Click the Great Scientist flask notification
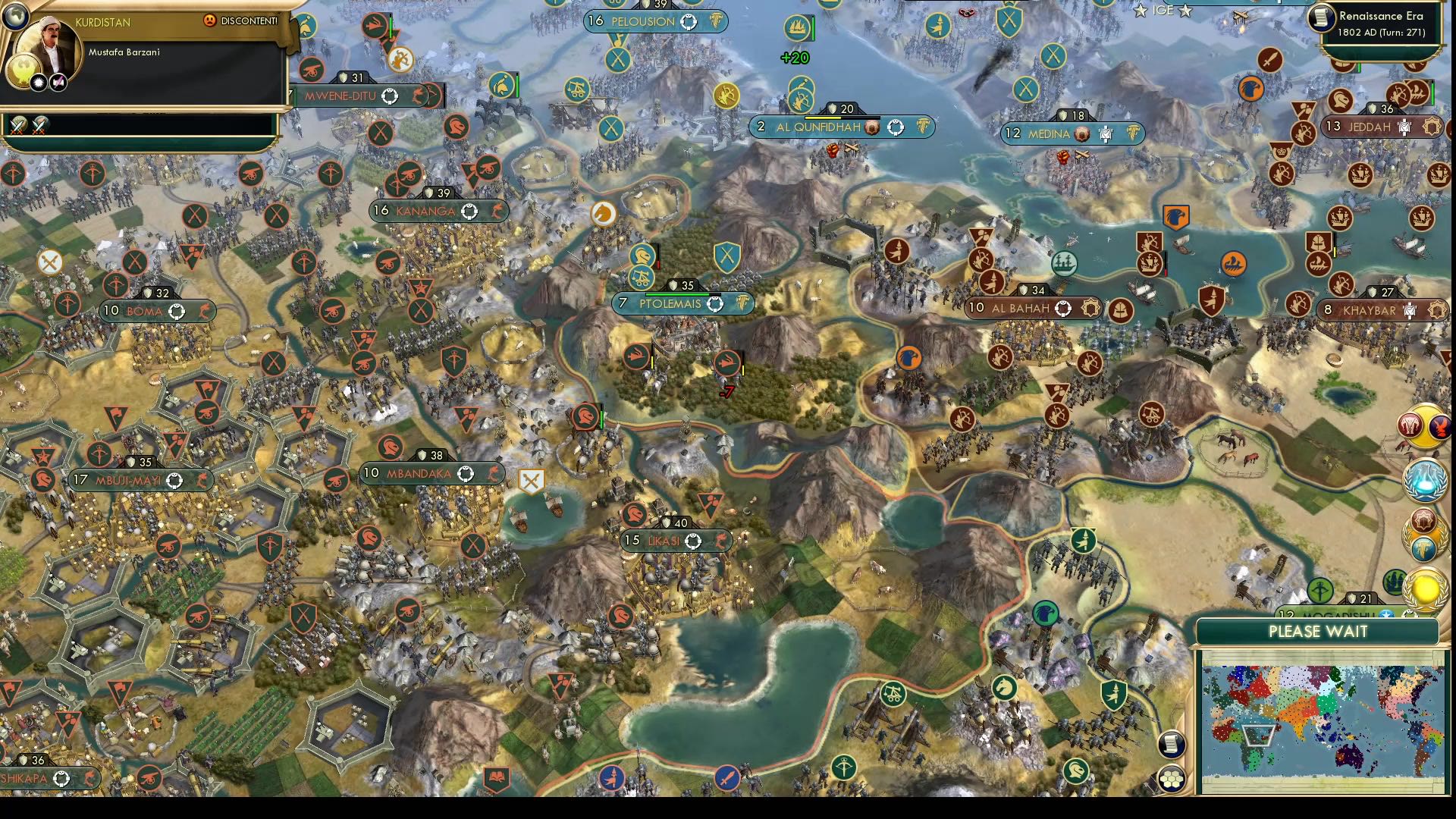Image resolution: width=1456 pixels, height=819 pixels. pyautogui.click(x=1423, y=479)
